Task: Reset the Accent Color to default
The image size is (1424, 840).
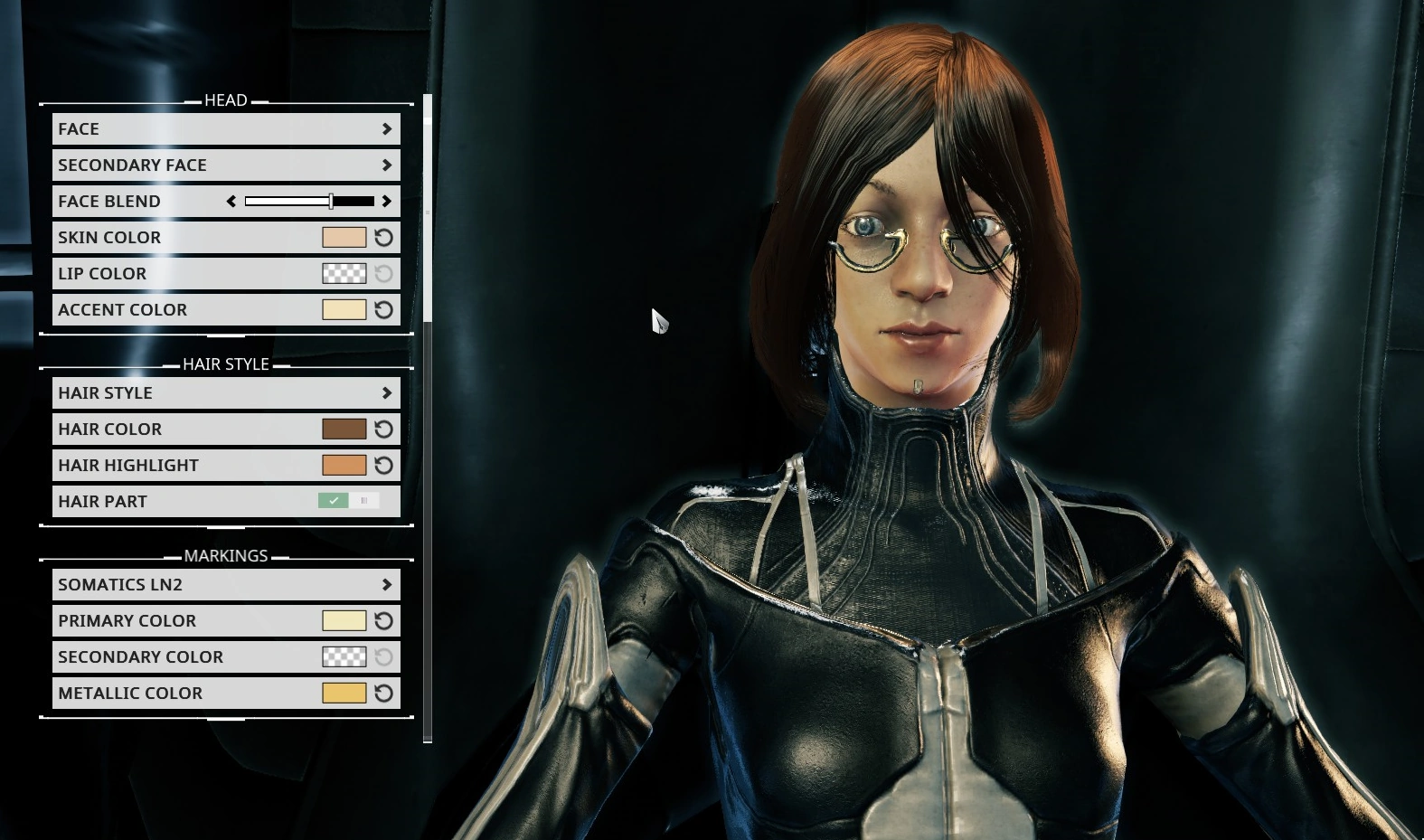Action: tap(383, 309)
